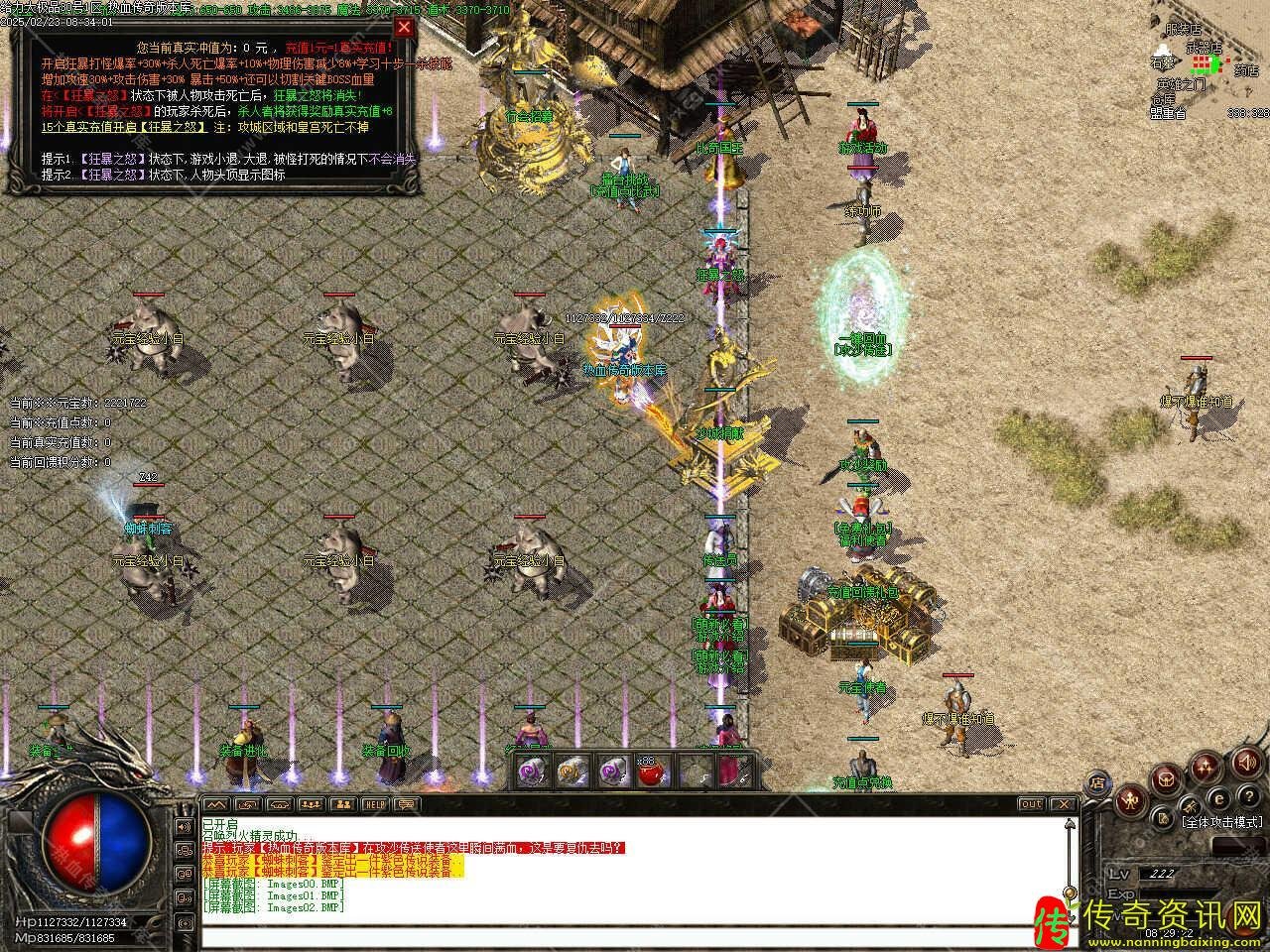Click the HELP button above chat
The height and width of the screenshot is (952, 1270).
click(374, 804)
